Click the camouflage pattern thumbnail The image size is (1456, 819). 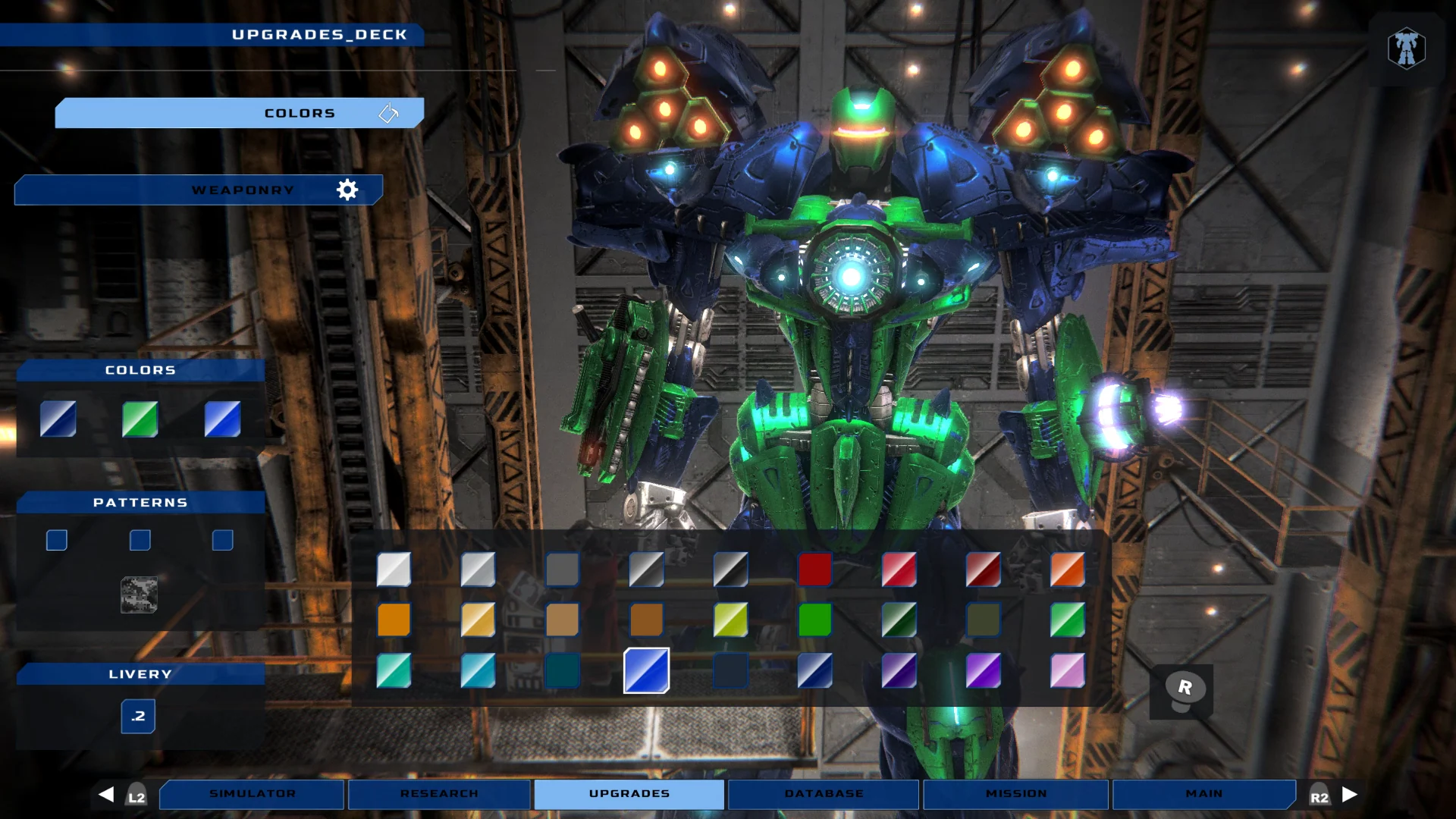[x=140, y=595]
